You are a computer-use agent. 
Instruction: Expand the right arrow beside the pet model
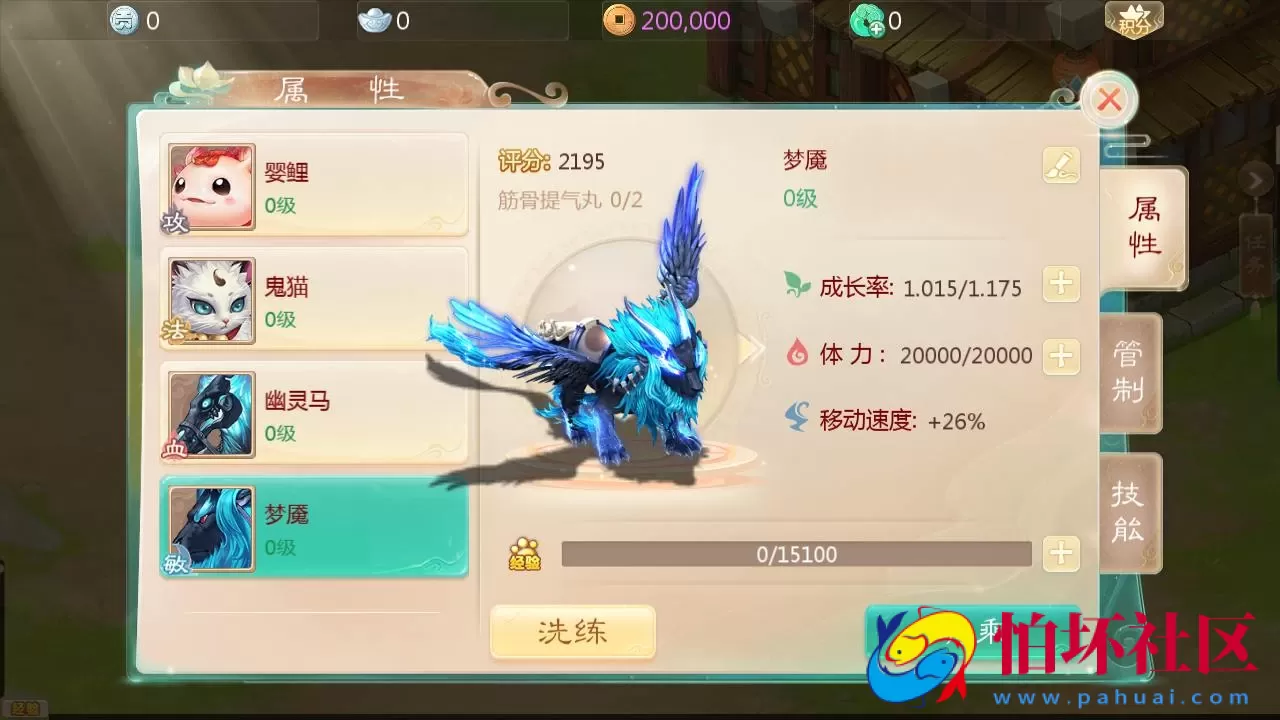[752, 348]
